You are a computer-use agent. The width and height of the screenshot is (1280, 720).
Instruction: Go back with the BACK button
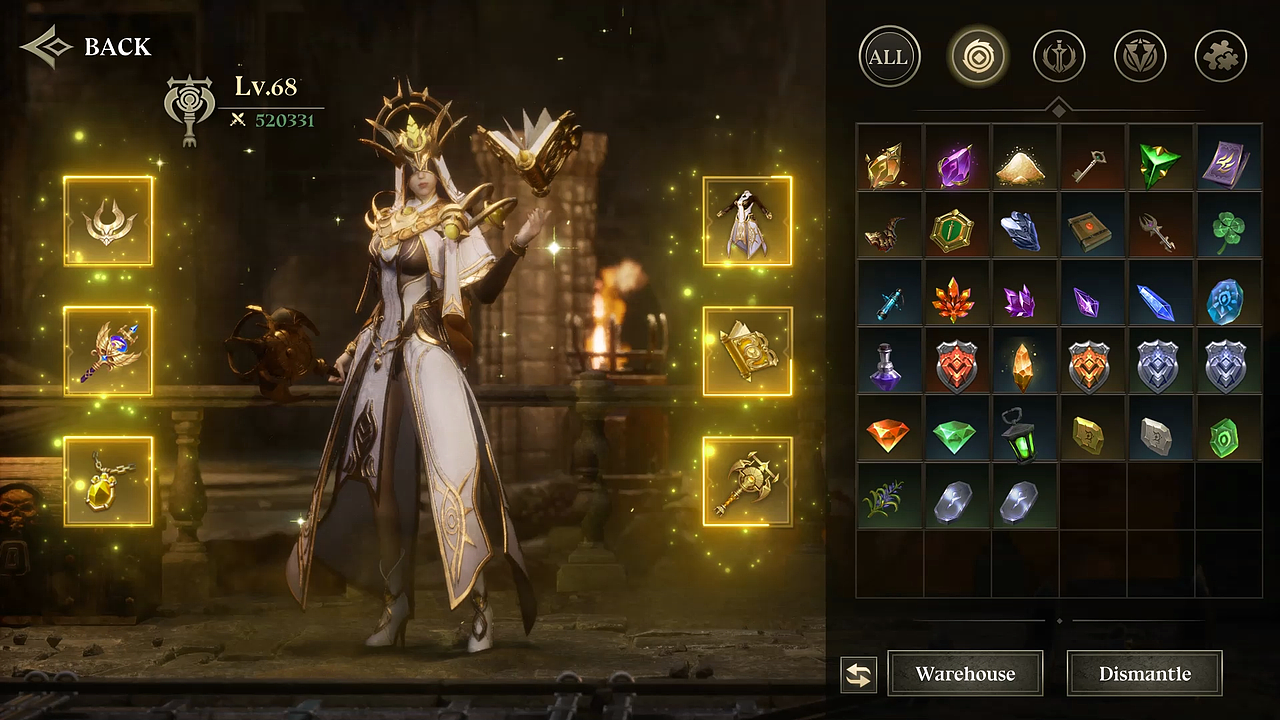(86, 46)
